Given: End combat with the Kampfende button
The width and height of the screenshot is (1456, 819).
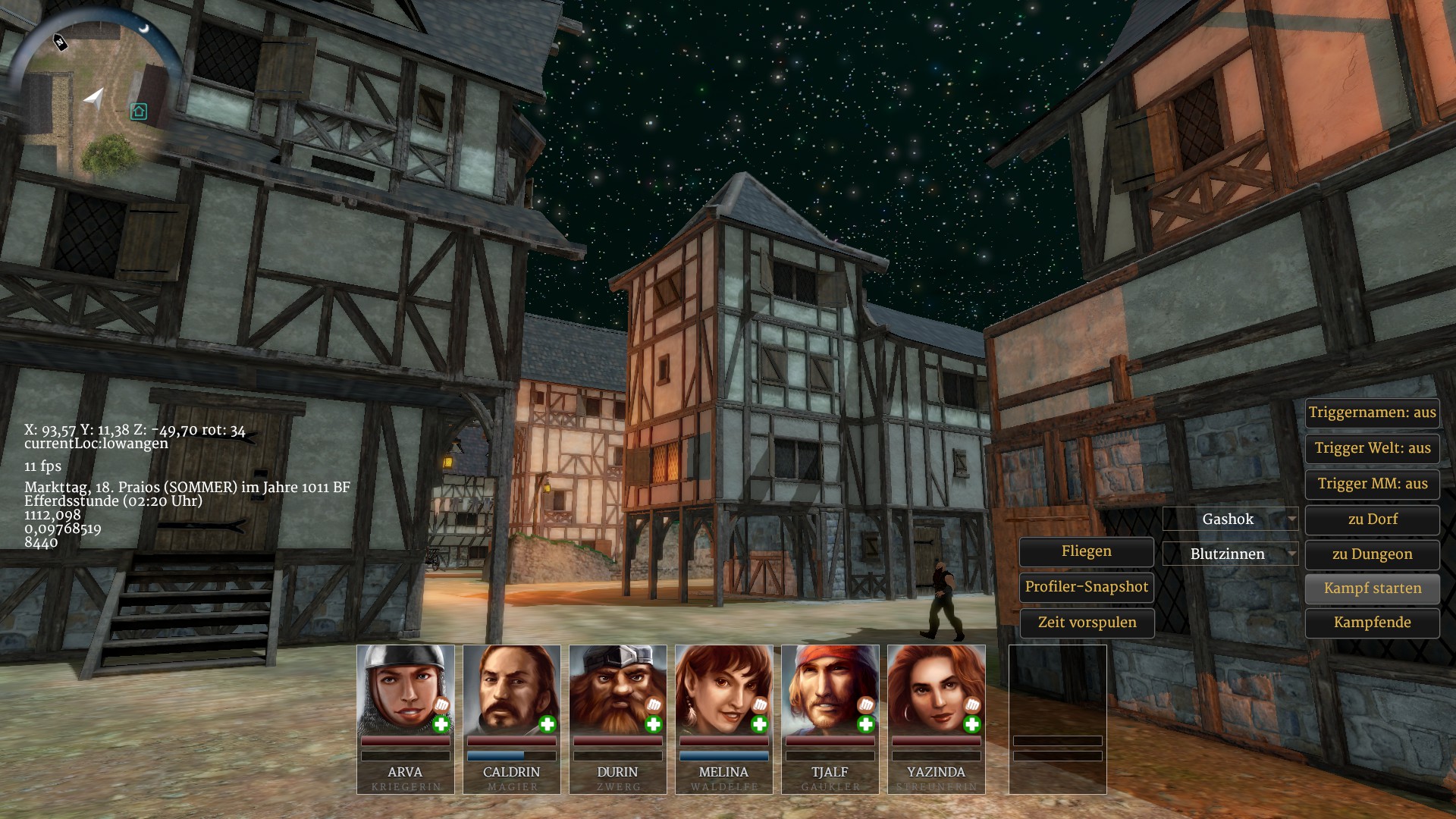Looking at the screenshot, I should [1372, 623].
